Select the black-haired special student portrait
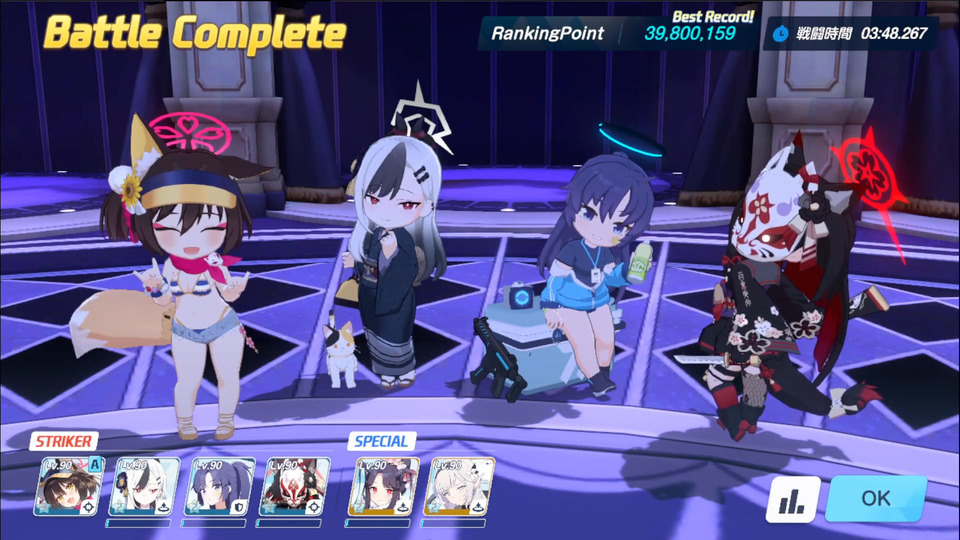960x540 pixels. 384,487
